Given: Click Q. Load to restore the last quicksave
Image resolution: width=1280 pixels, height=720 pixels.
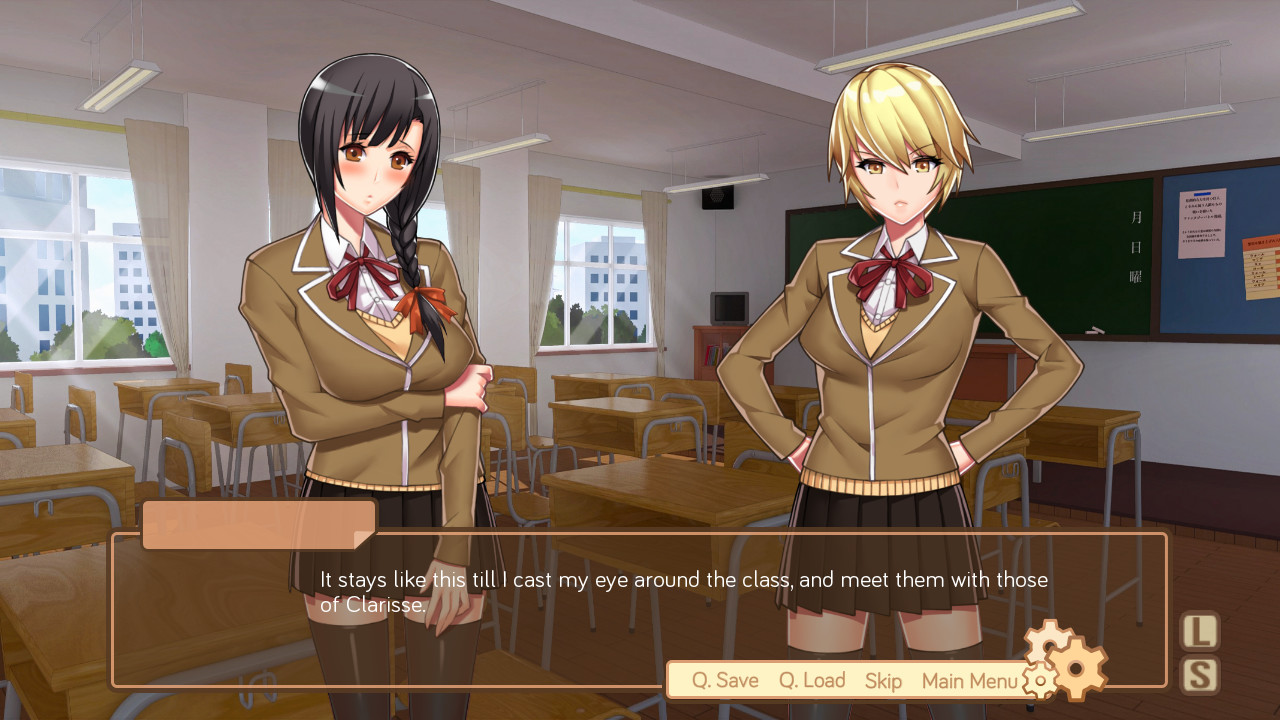Looking at the screenshot, I should (x=811, y=680).
